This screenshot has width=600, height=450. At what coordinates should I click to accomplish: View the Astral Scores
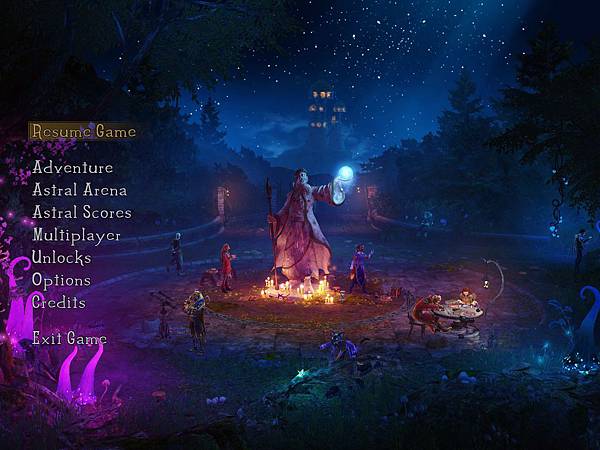click(x=81, y=212)
